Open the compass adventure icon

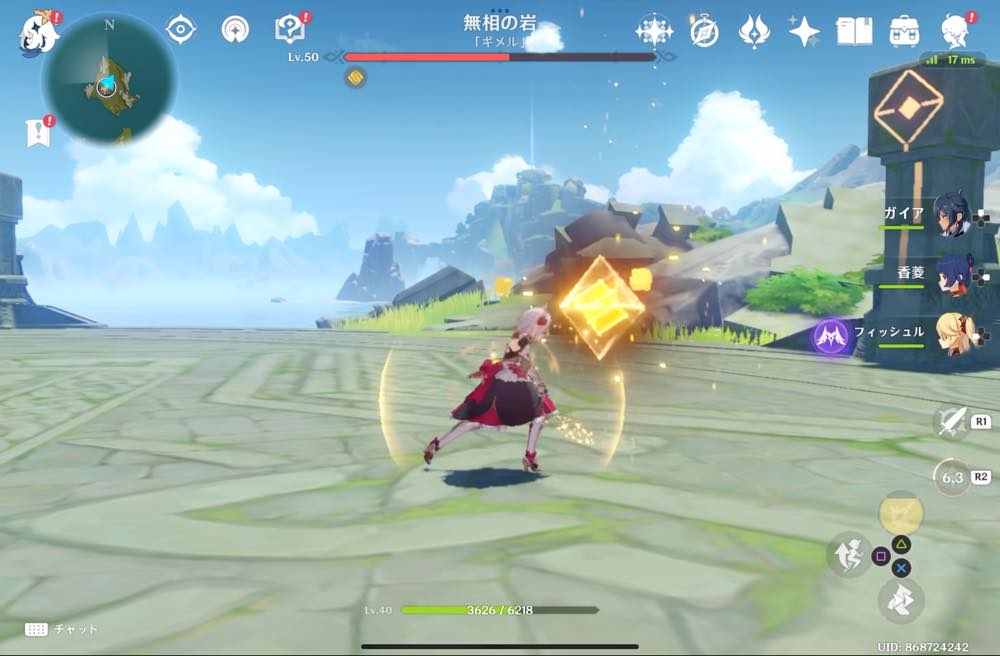click(704, 32)
